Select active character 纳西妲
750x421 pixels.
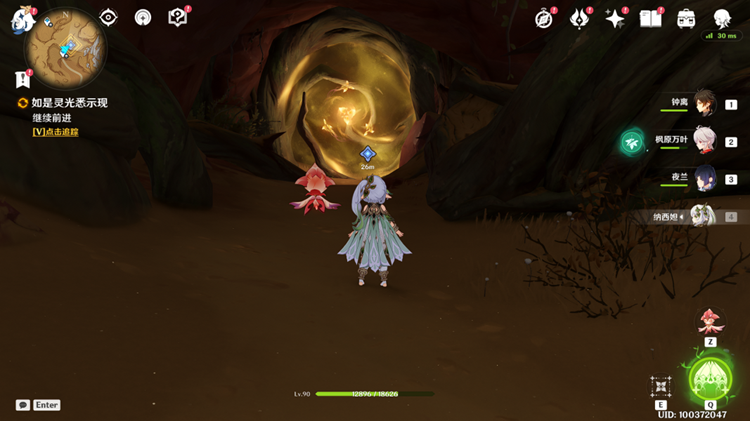[702, 216]
